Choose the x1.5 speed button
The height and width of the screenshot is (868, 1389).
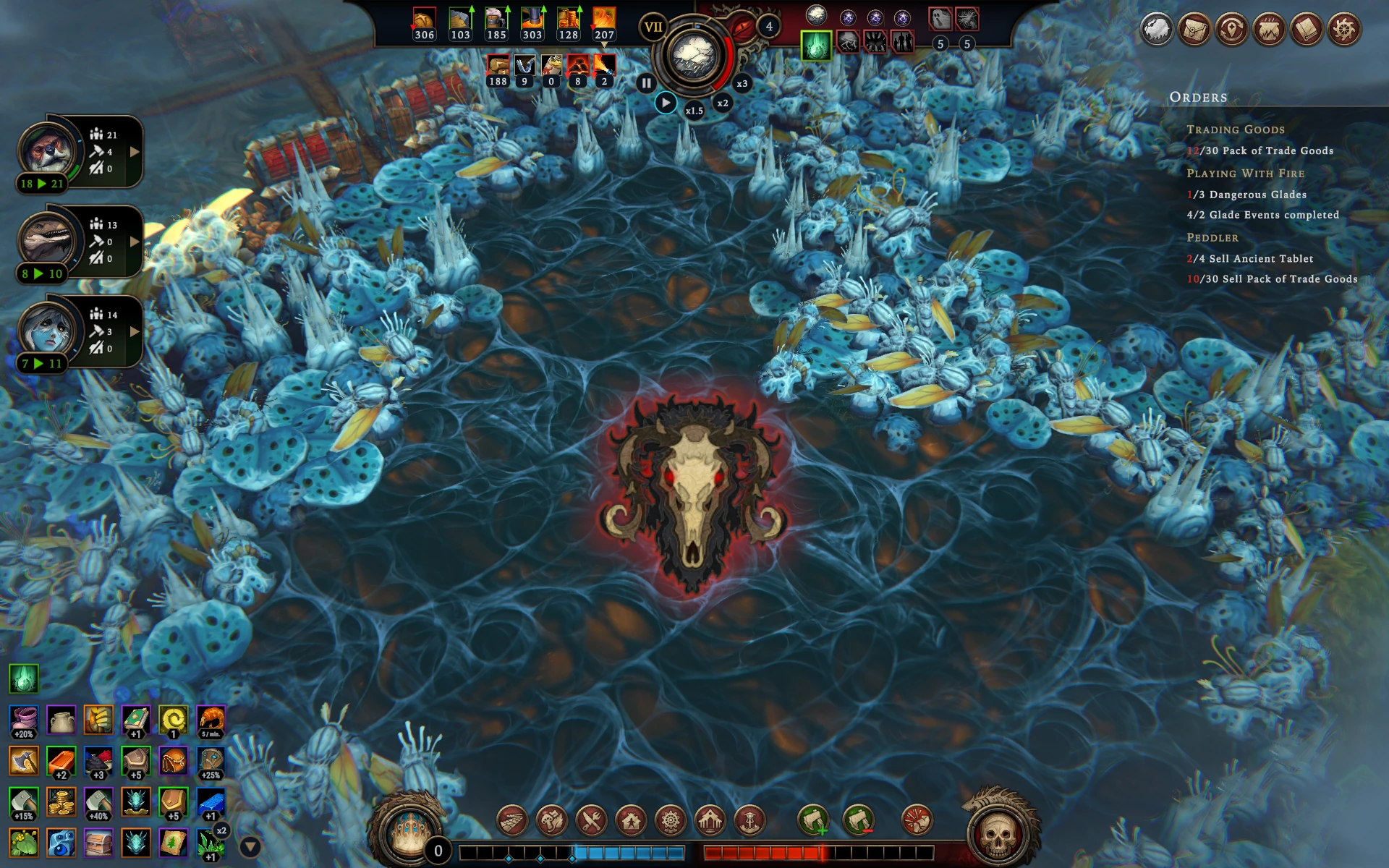point(694,111)
